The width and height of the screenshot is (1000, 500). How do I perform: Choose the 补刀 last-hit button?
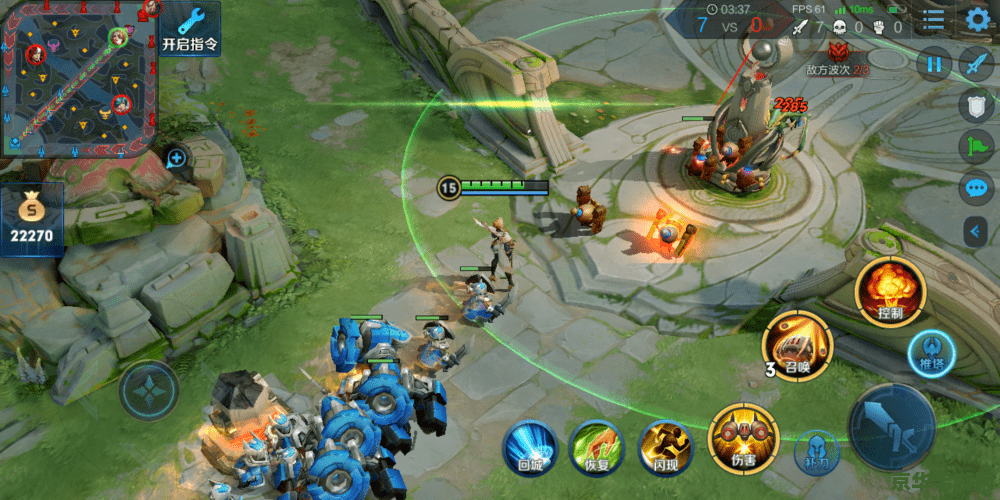[x=817, y=452]
